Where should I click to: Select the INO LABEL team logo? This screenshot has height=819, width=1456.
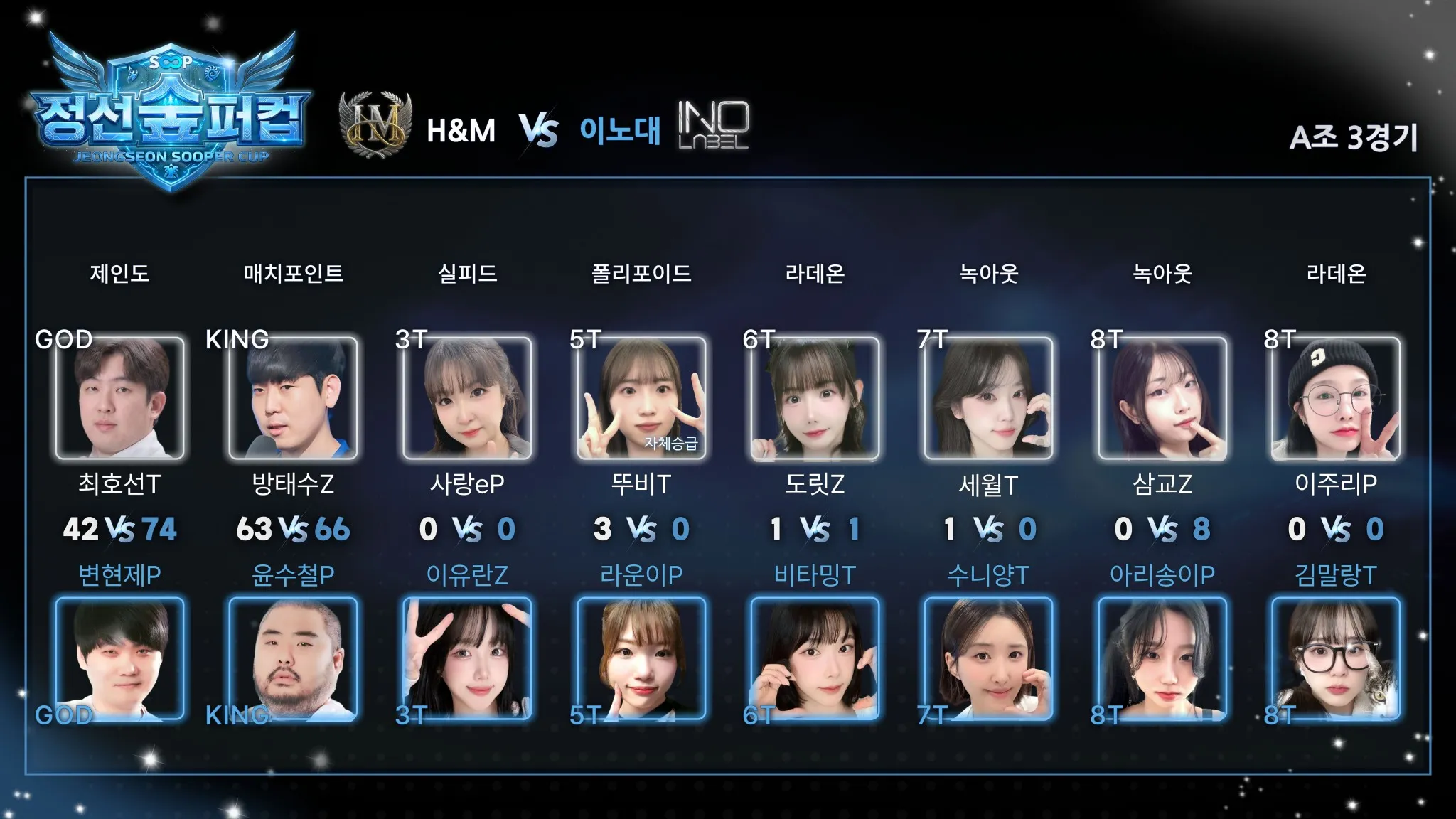(x=712, y=125)
